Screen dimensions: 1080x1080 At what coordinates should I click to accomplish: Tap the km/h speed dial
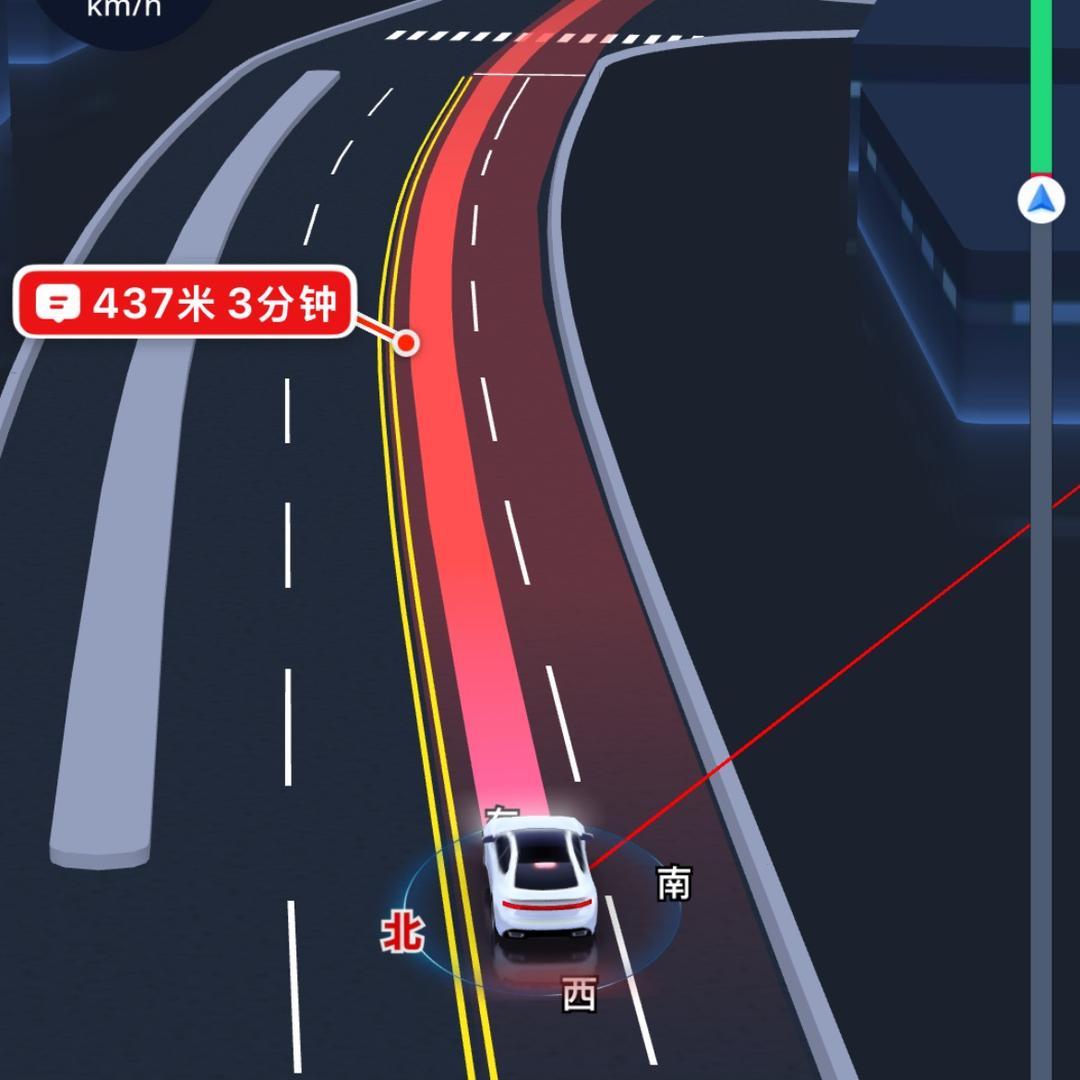tap(125, 14)
